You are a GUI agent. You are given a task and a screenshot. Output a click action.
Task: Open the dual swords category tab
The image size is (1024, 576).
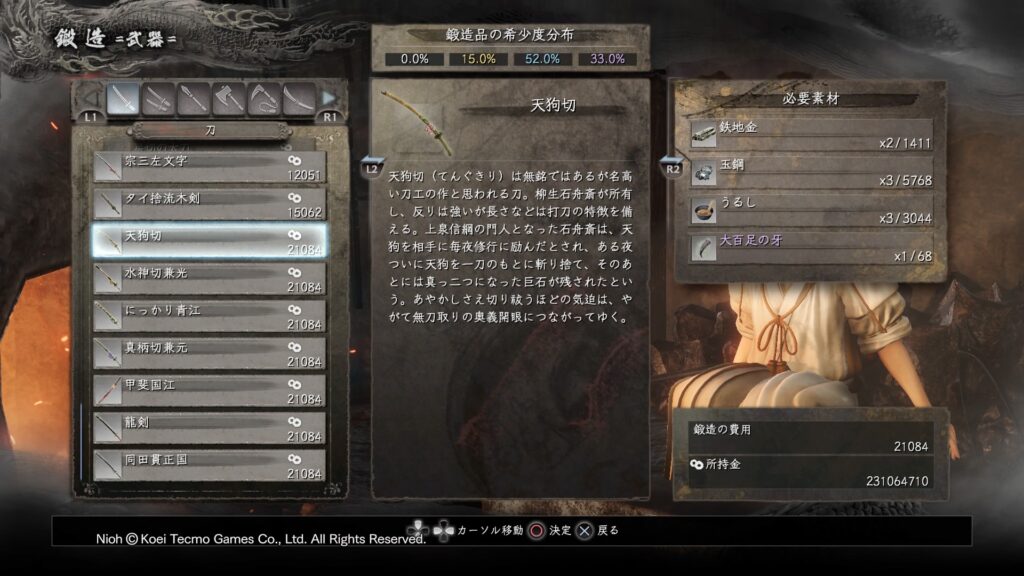point(158,98)
